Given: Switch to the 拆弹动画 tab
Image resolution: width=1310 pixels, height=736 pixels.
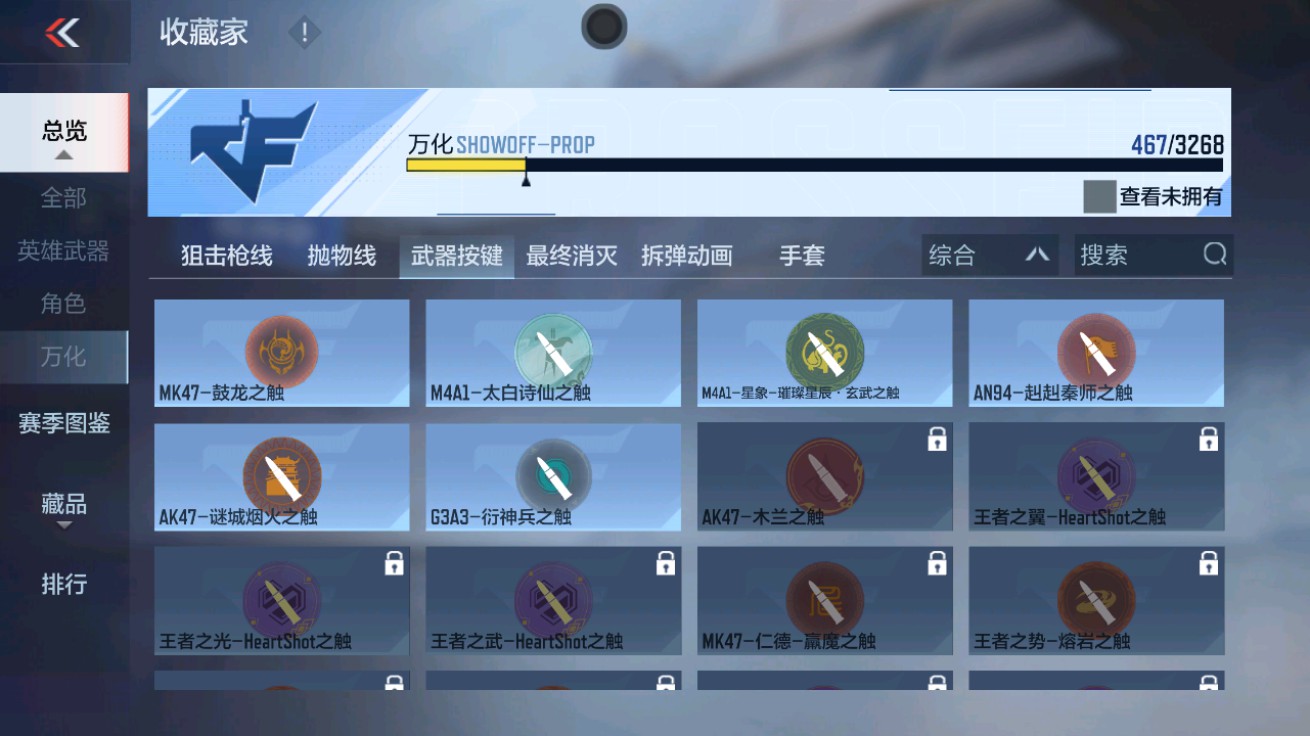Looking at the screenshot, I should [x=687, y=255].
